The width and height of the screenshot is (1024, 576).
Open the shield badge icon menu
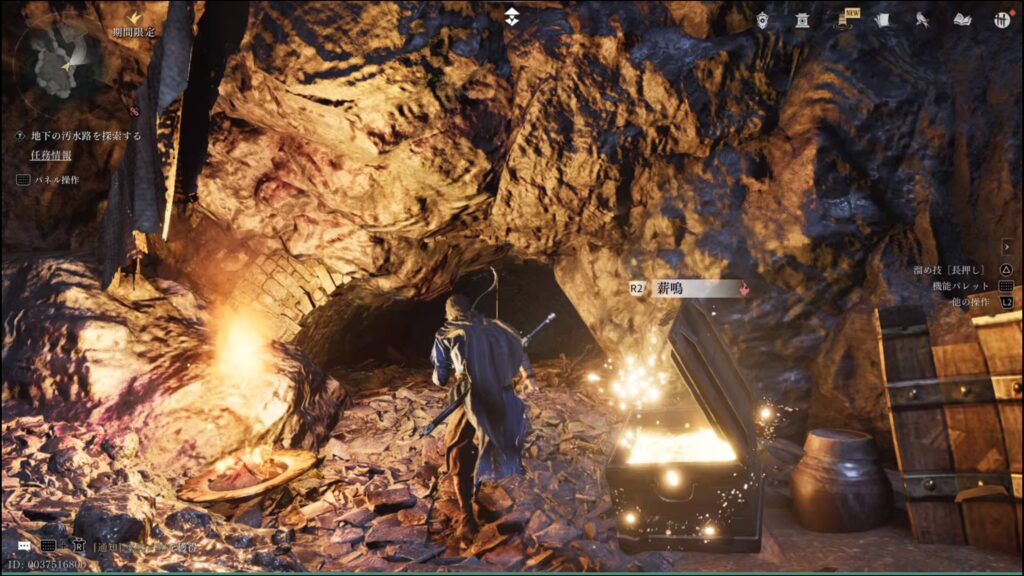click(762, 19)
